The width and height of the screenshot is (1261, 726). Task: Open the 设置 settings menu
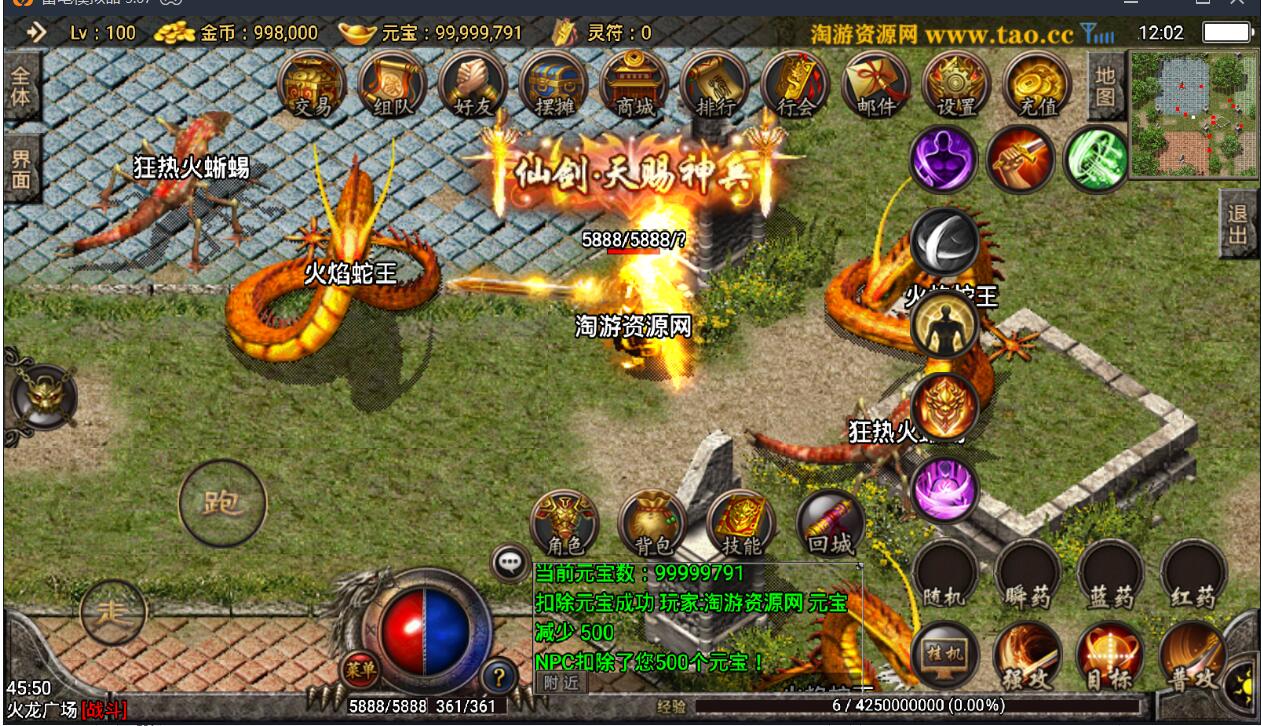956,85
